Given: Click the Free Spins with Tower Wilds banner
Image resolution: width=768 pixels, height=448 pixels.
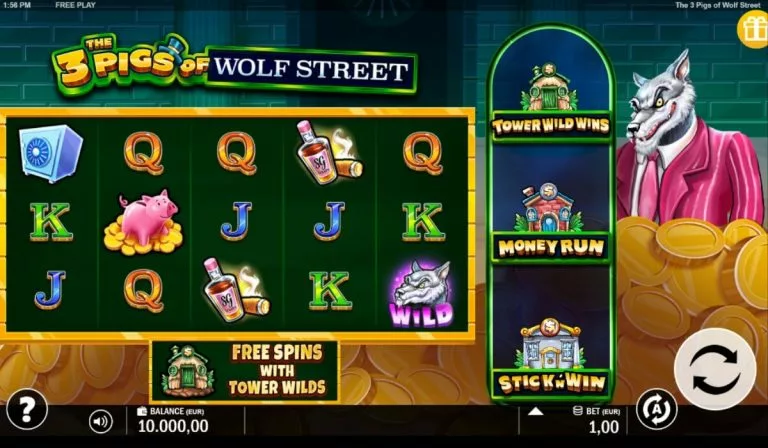Looking at the screenshot, I should pos(244,371).
